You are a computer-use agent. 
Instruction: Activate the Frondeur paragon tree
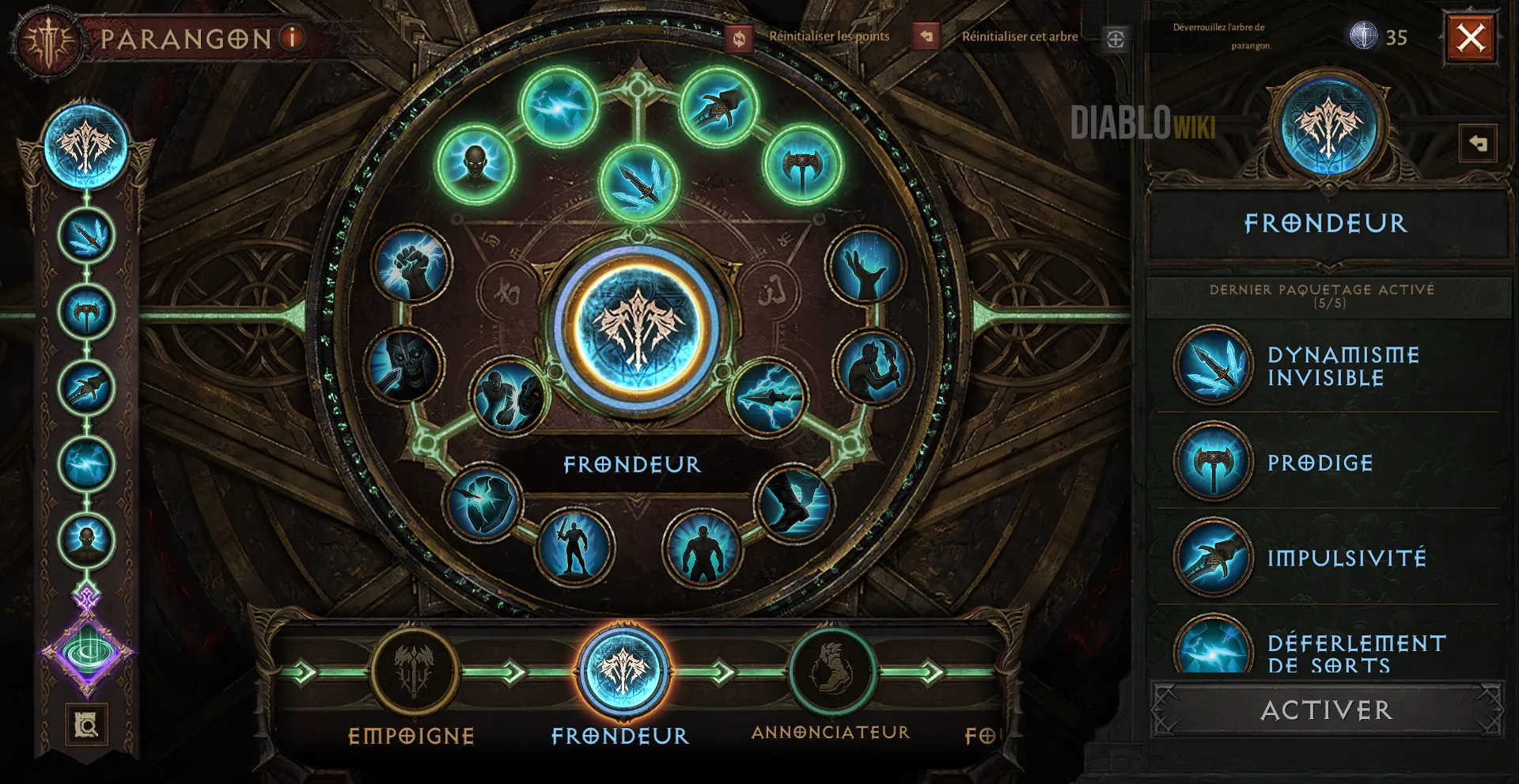(1327, 710)
